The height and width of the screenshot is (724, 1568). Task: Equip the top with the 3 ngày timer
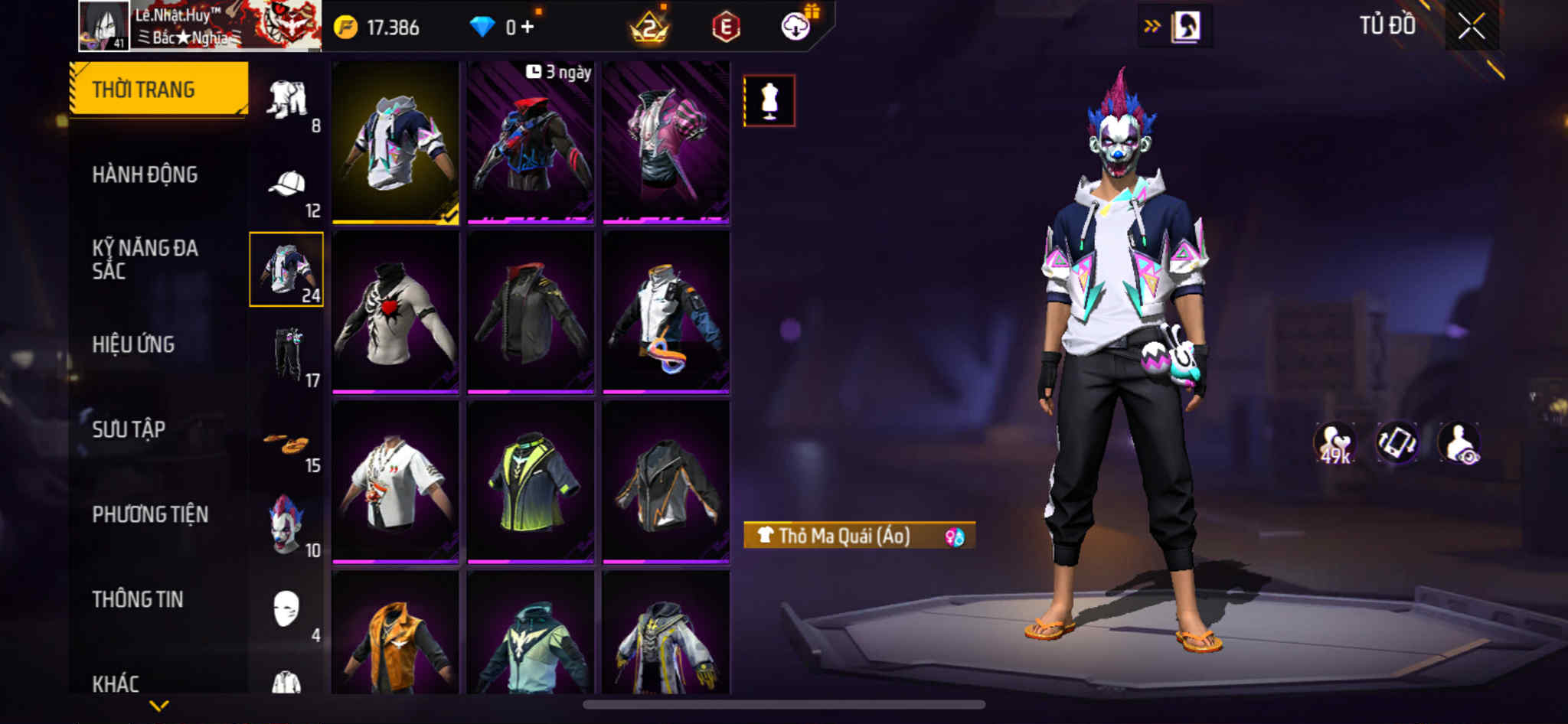pyautogui.click(x=531, y=143)
